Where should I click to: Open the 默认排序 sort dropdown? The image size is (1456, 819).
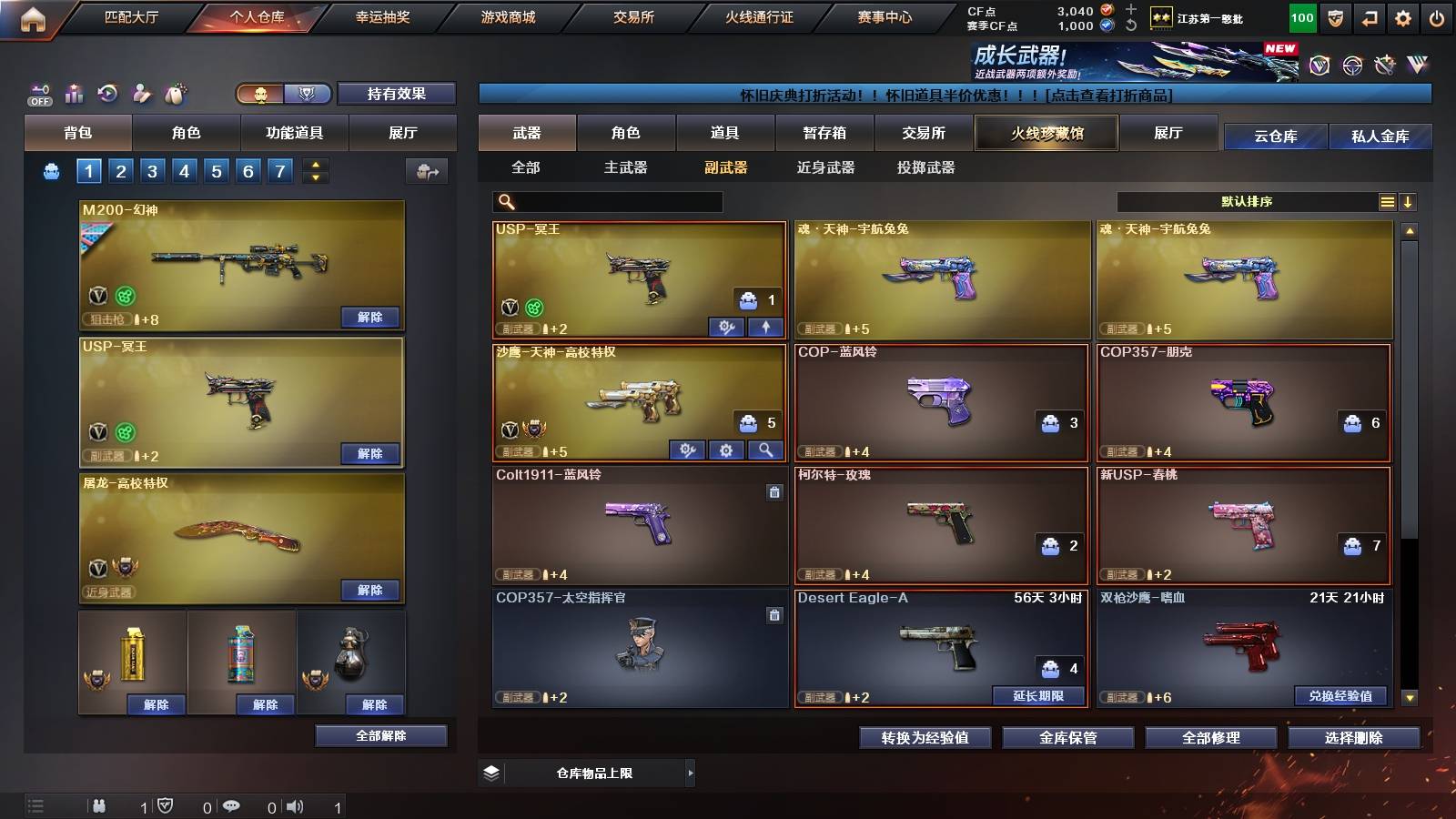[x=1247, y=201]
